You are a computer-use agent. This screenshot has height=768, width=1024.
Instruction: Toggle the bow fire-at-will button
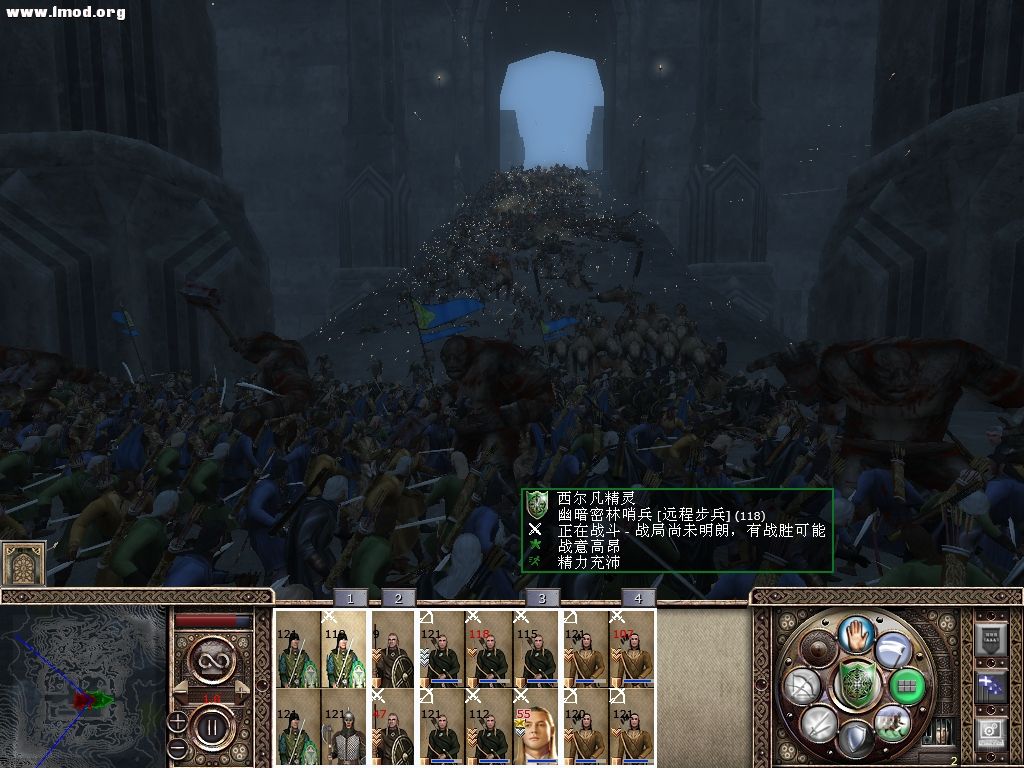click(x=805, y=686)
